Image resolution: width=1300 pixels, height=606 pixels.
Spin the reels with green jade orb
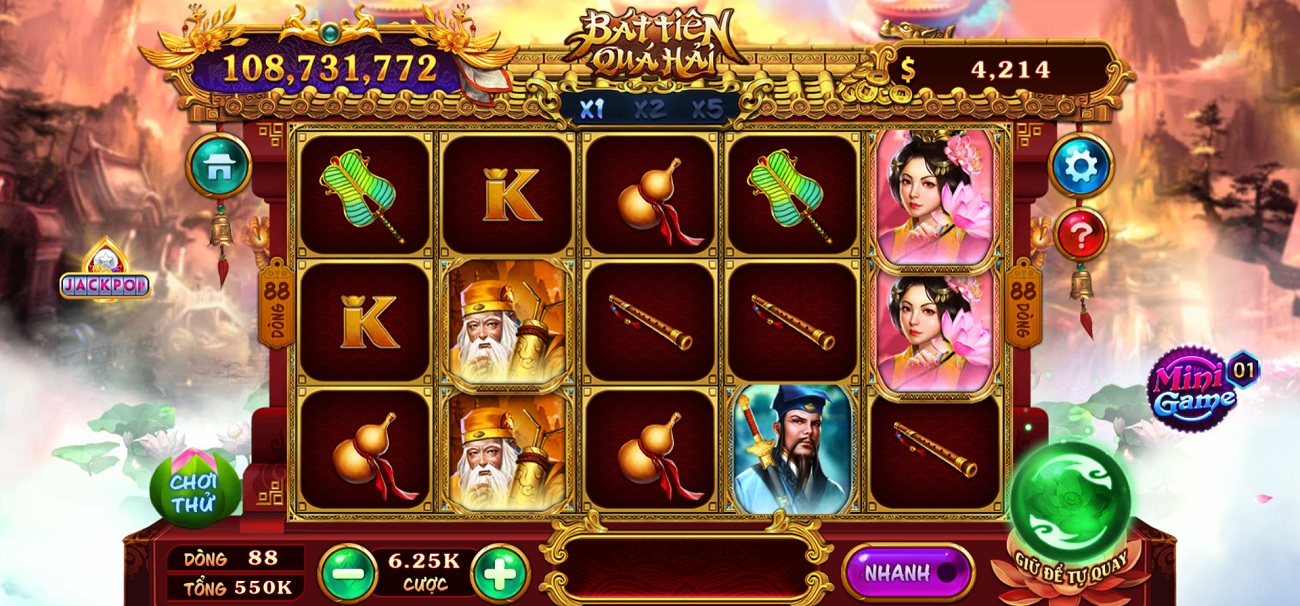1069,500
